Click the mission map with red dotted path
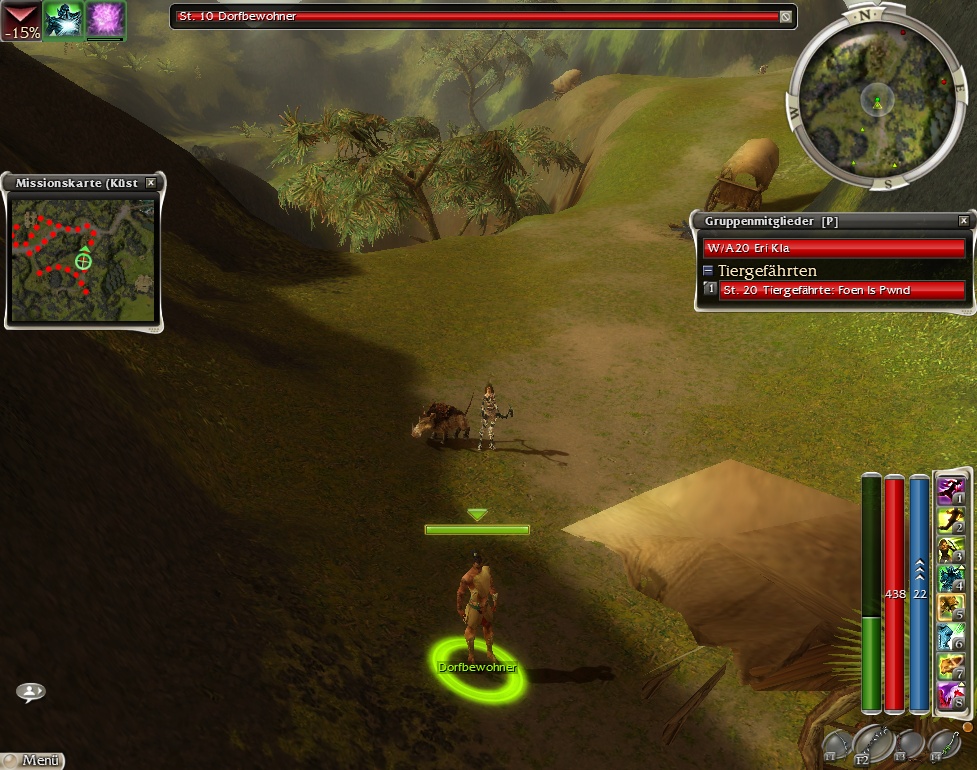Screen dimensions: 977x770 [83, 258]
